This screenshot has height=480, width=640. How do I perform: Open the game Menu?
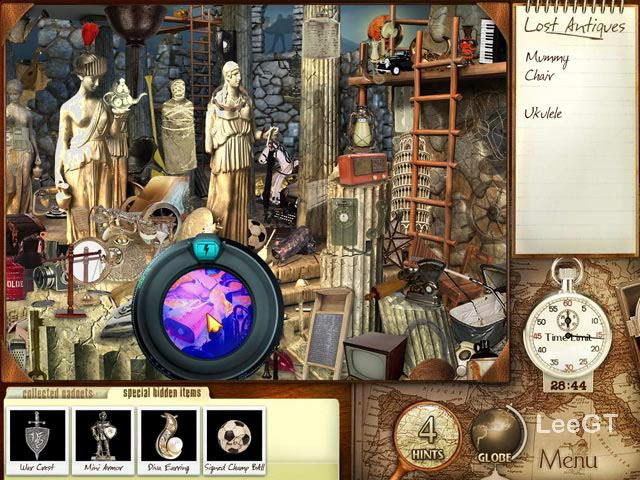pos(568,459)
